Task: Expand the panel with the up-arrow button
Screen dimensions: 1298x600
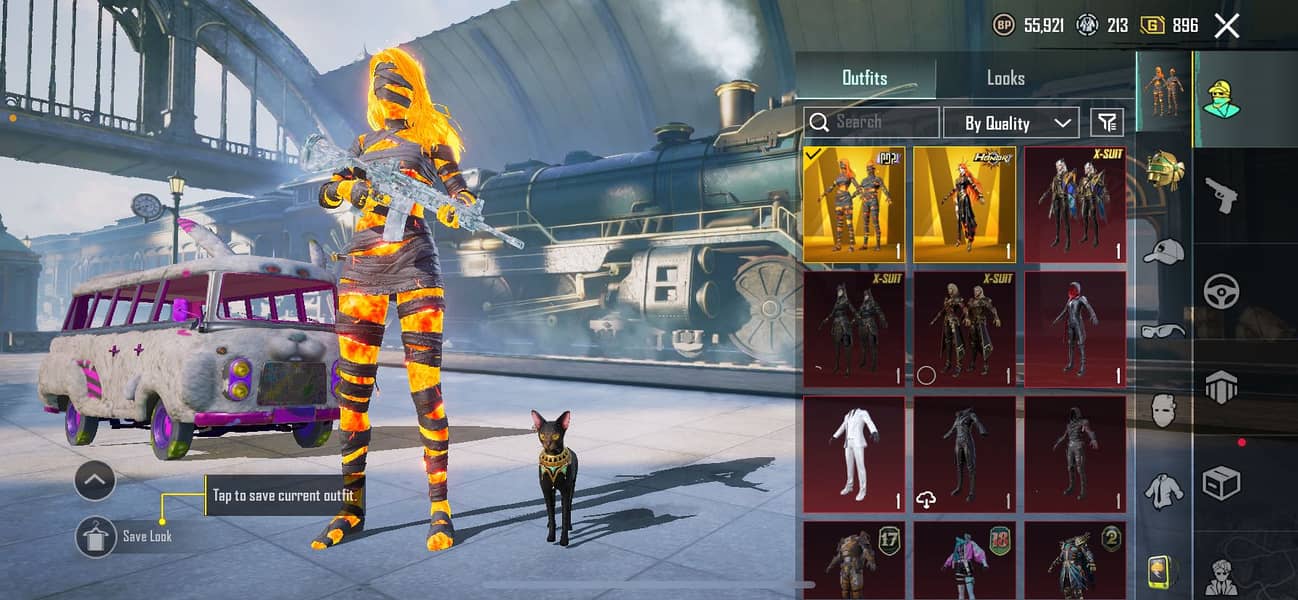Action: click(95, 481)
